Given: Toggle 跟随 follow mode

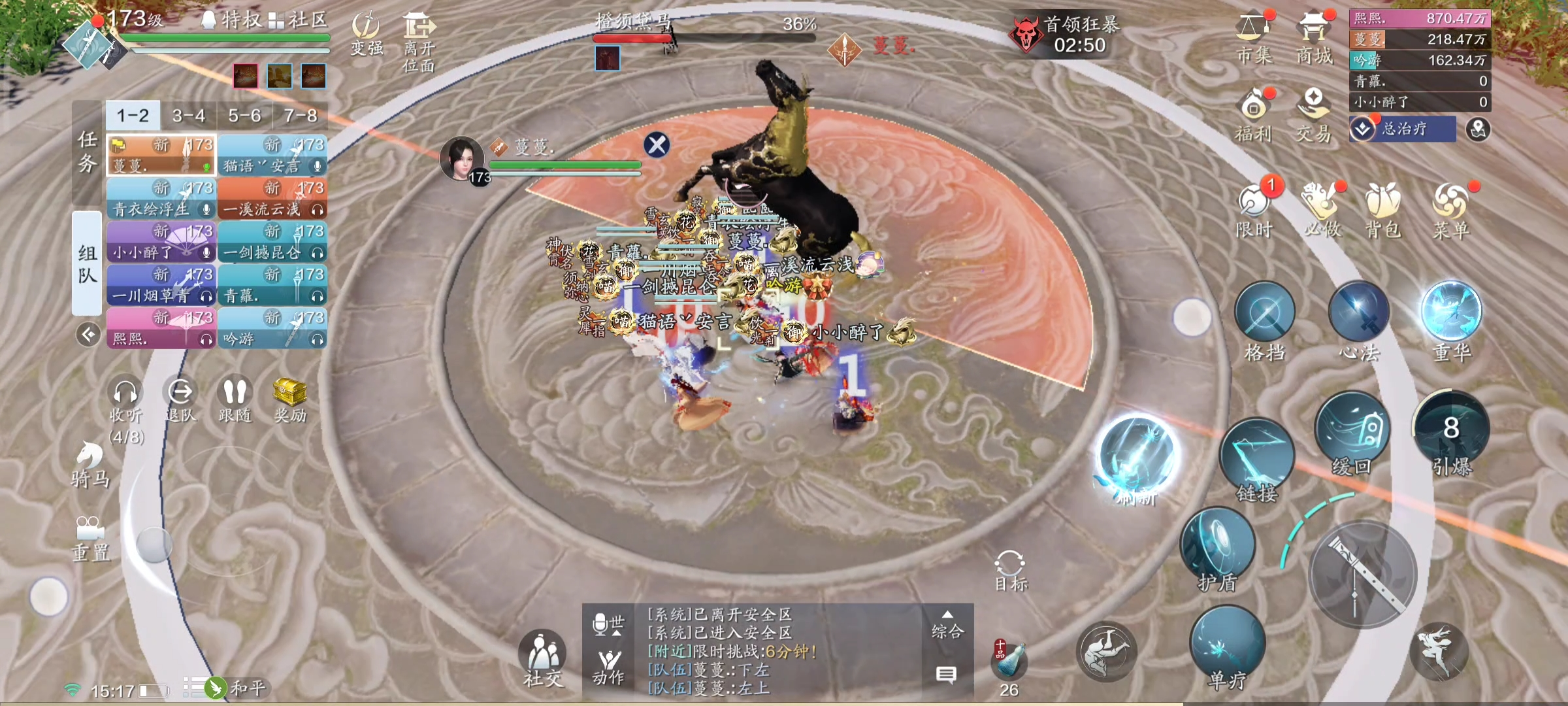Looking at the screenshot, I should click(x=235, y=399).
